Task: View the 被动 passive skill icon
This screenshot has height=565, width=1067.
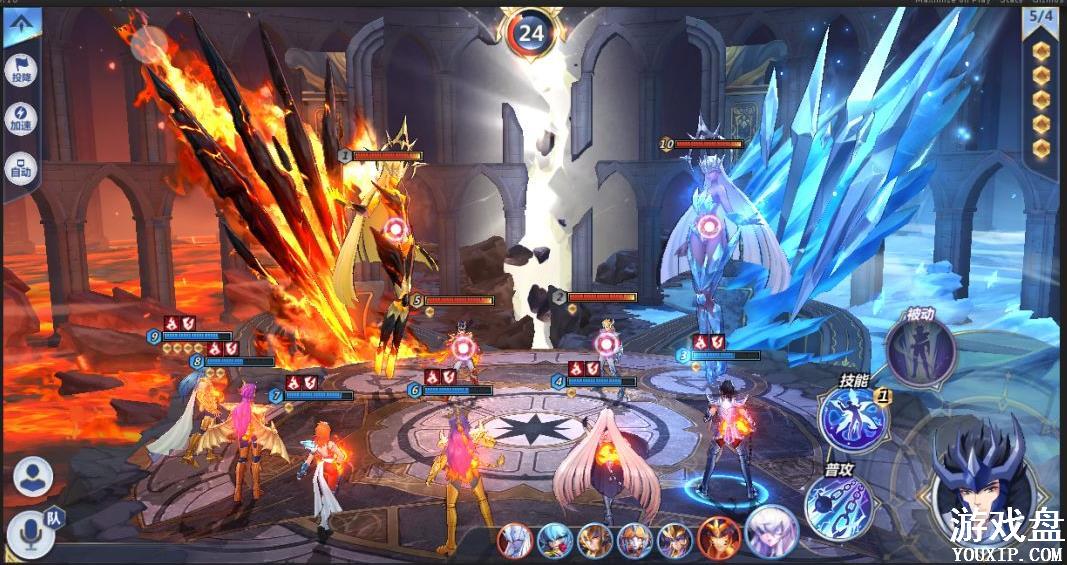Action: [920, 350]
